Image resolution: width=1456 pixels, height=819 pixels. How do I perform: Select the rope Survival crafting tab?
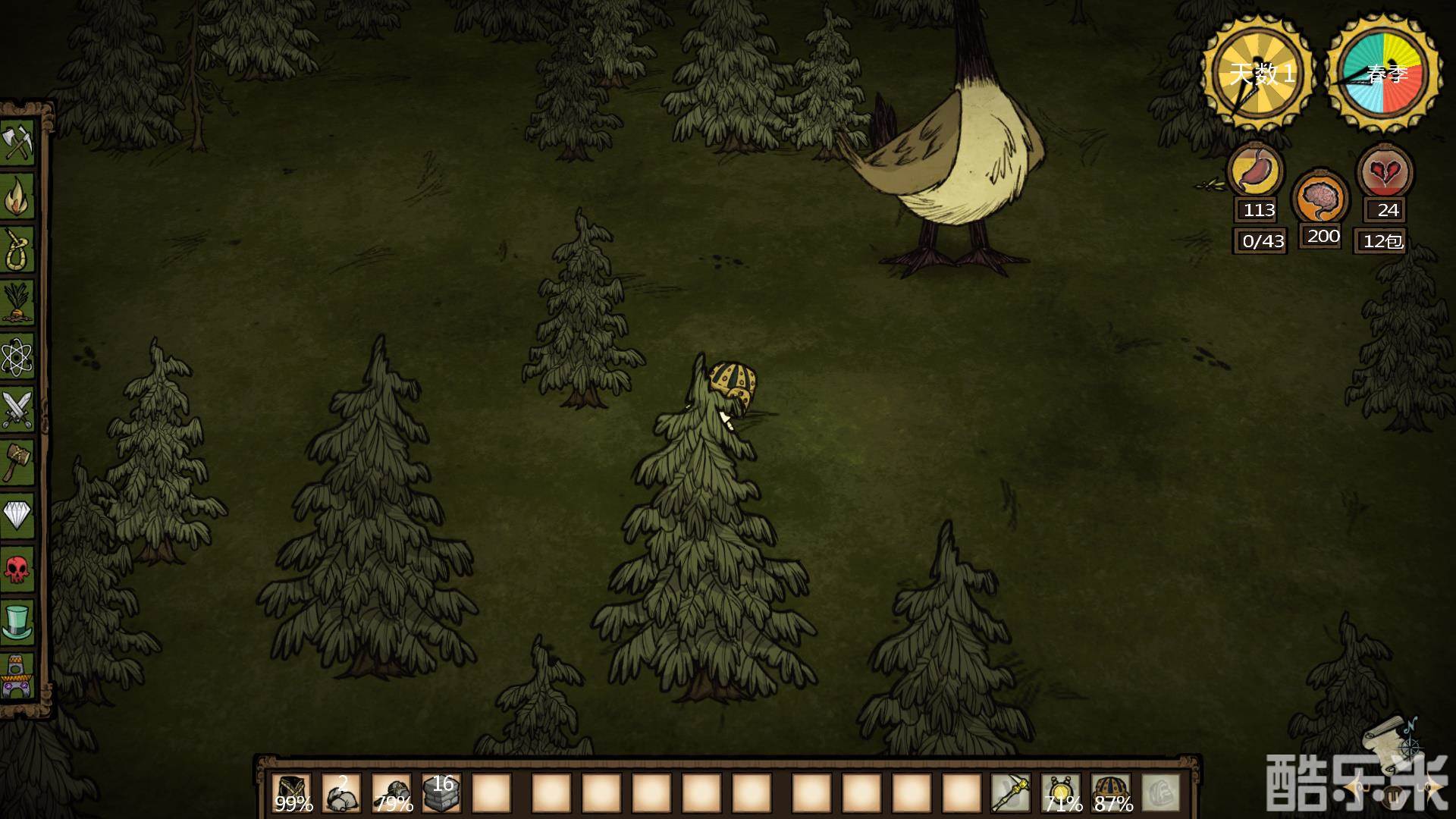(x=17, y=249)
